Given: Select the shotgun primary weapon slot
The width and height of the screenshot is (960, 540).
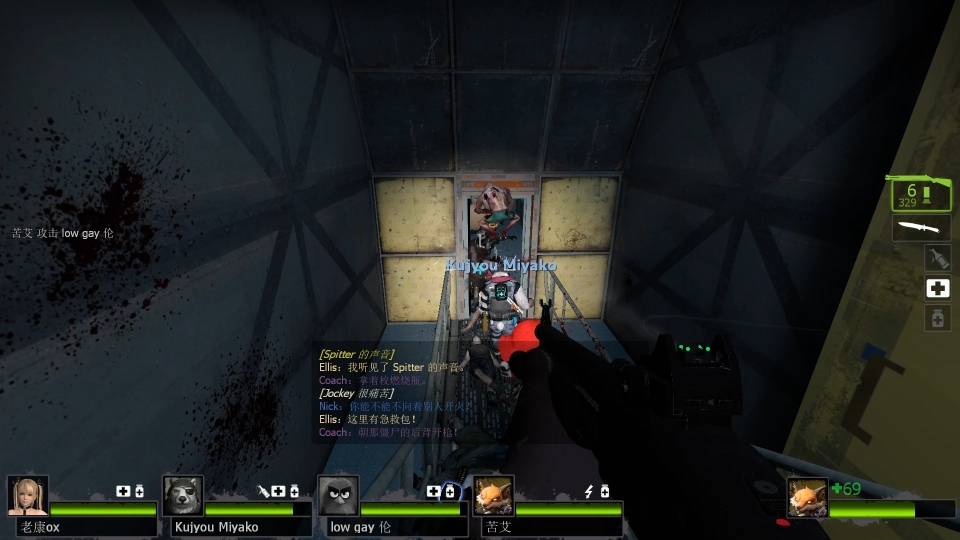Looking at the screenshot, I should click(920, 194).
